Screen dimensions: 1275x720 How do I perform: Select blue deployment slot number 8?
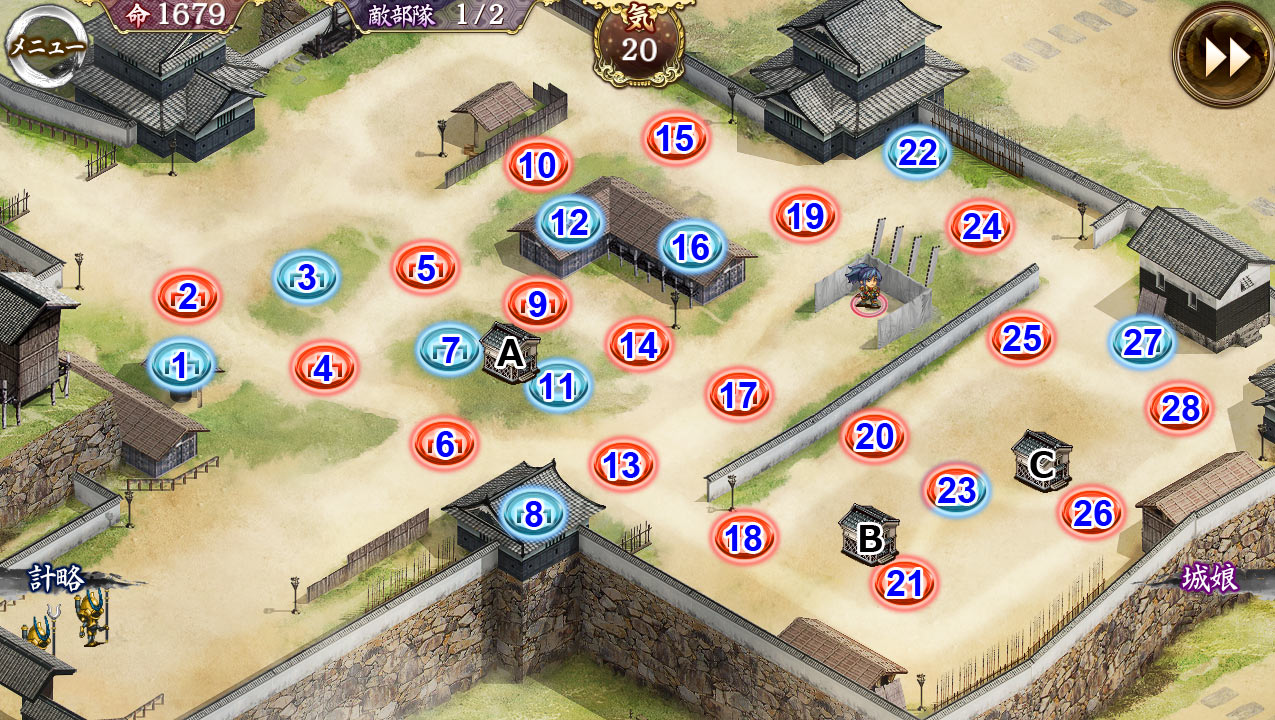533,514
